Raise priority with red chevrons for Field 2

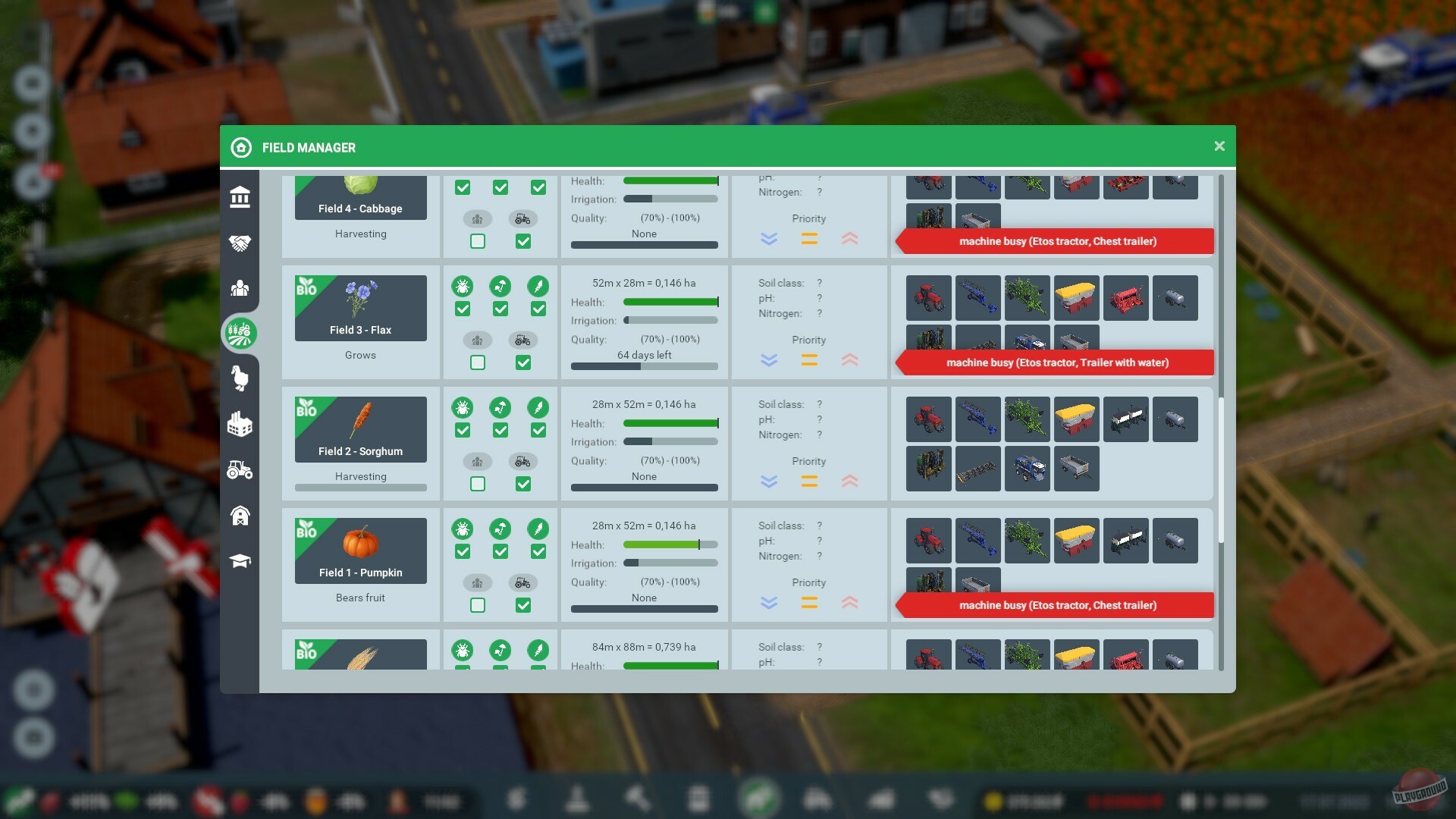coord(850,482)
